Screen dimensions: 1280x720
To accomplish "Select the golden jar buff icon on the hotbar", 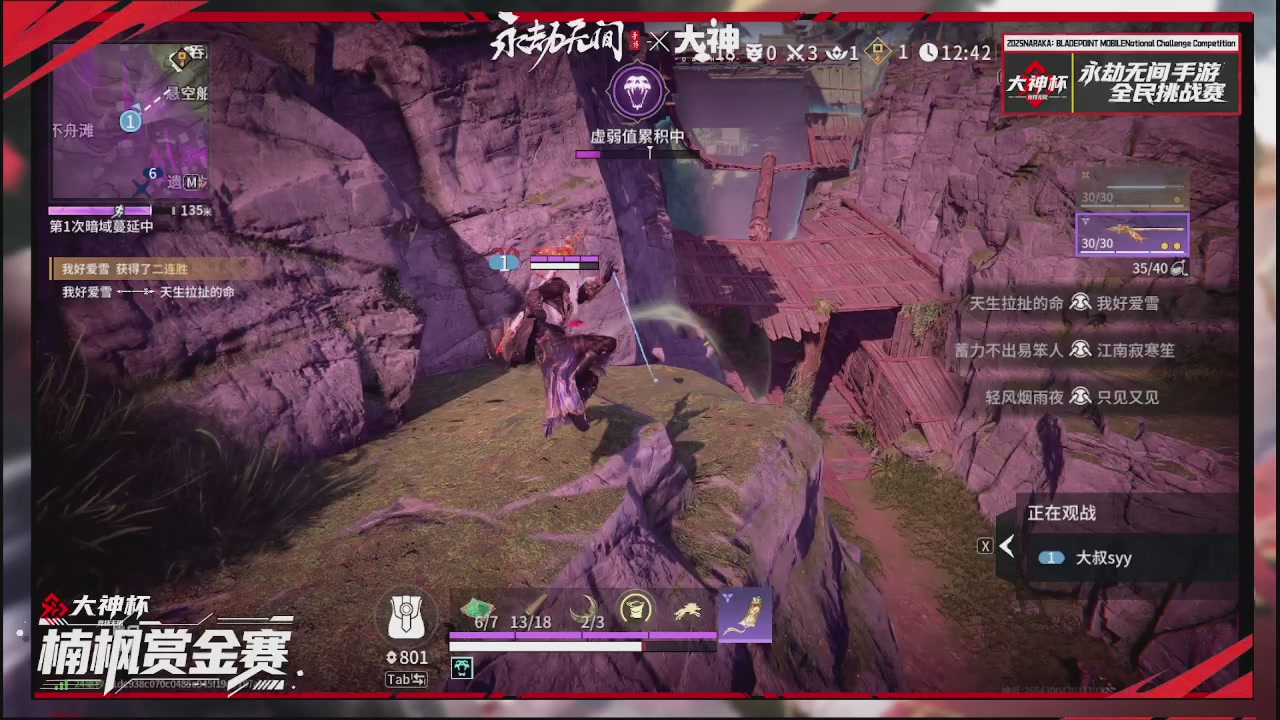I will tap(635, 608).
